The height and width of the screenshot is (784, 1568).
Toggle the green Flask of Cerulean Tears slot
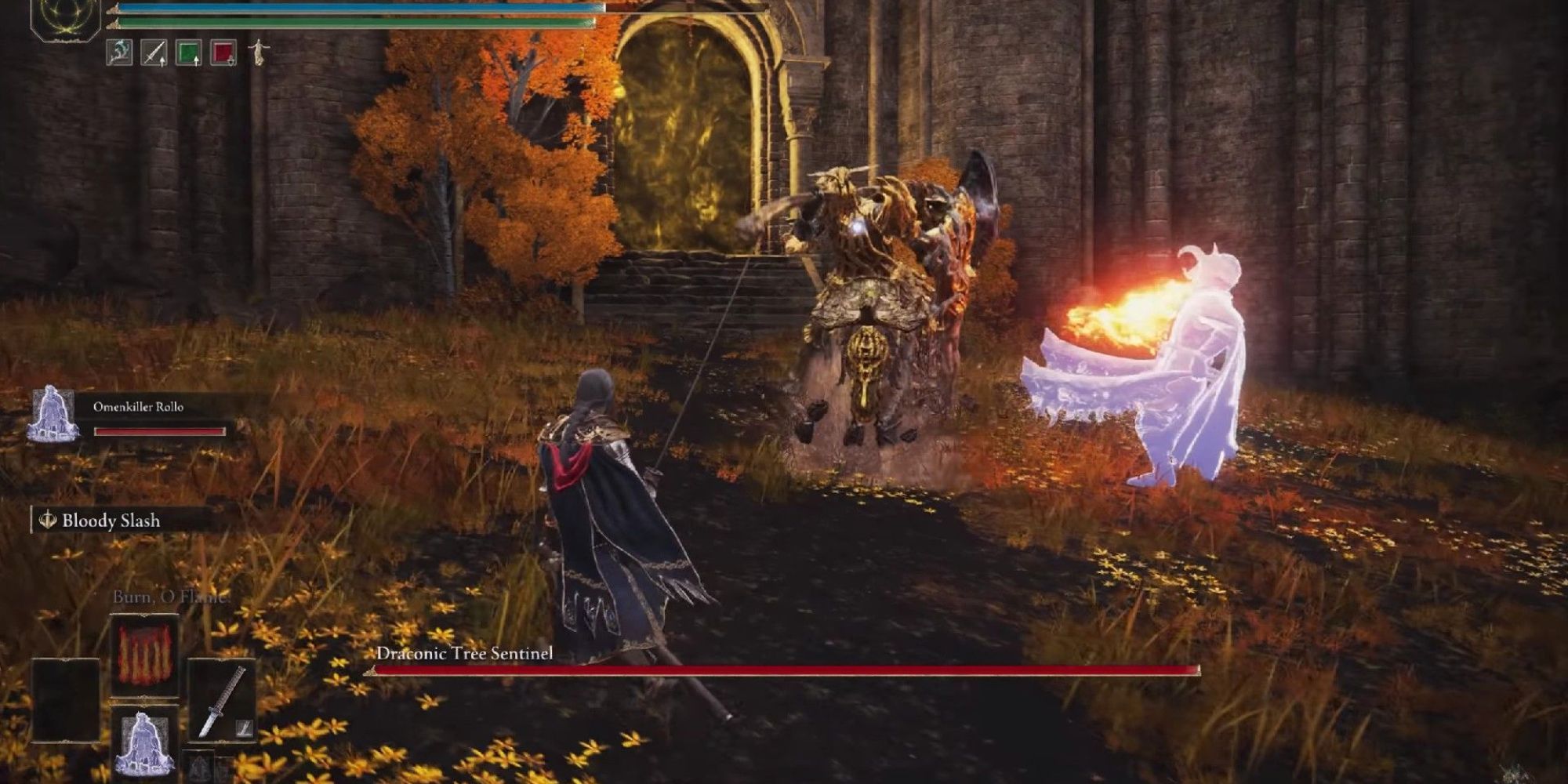point(188,52)
